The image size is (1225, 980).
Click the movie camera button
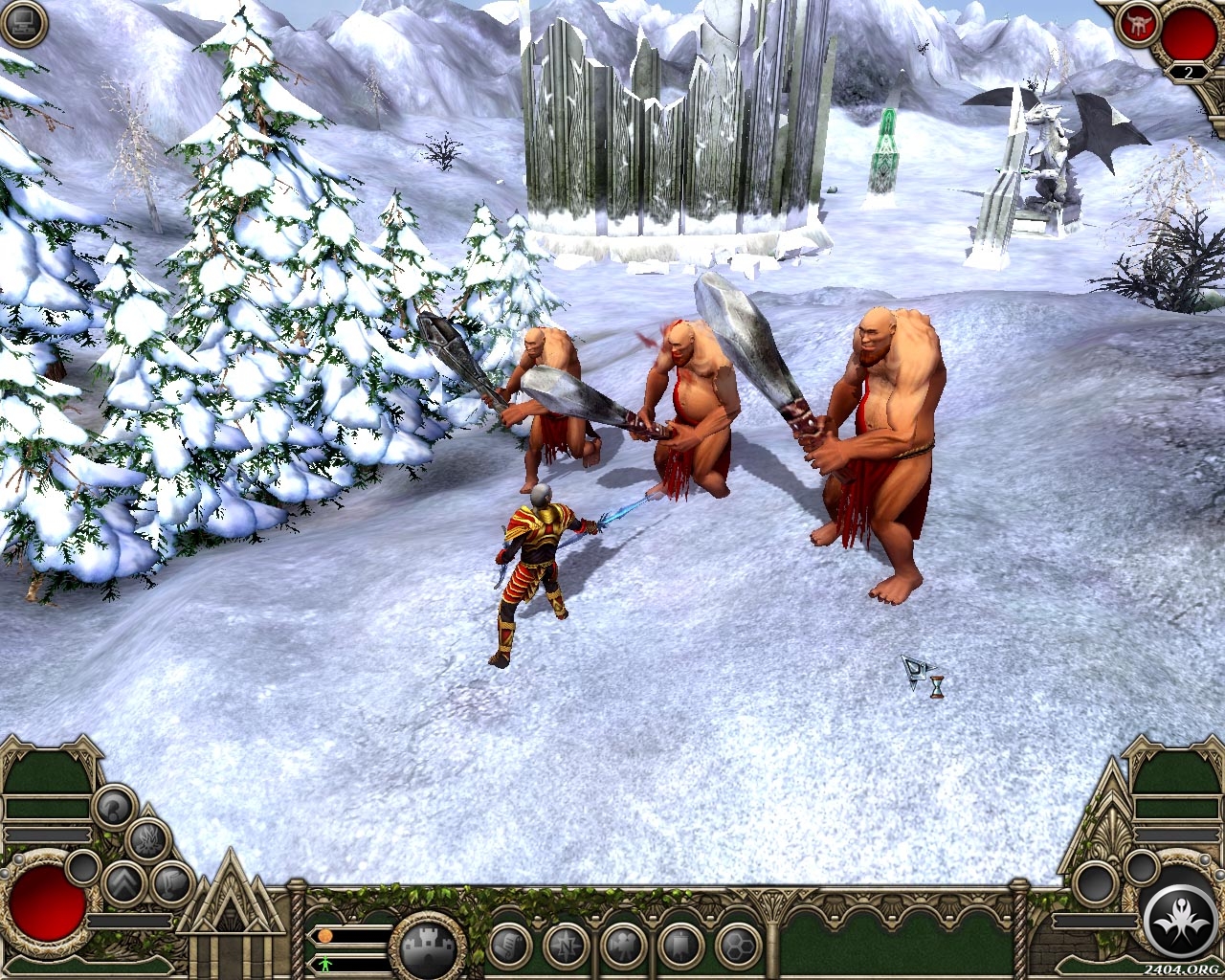tap(624, 946)
